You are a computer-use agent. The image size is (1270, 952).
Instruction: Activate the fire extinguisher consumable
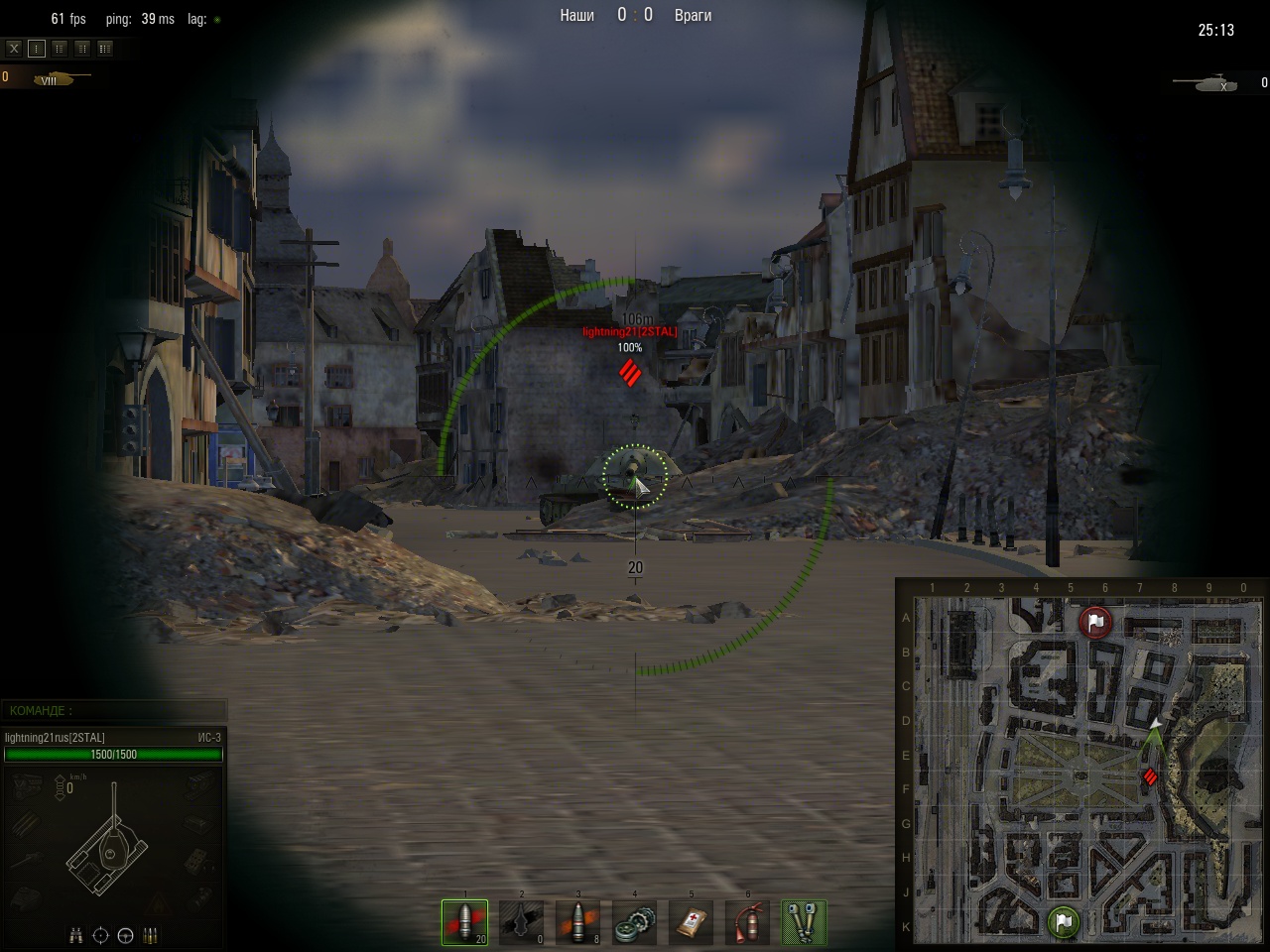pyautogui.click(x=748, y=923)
